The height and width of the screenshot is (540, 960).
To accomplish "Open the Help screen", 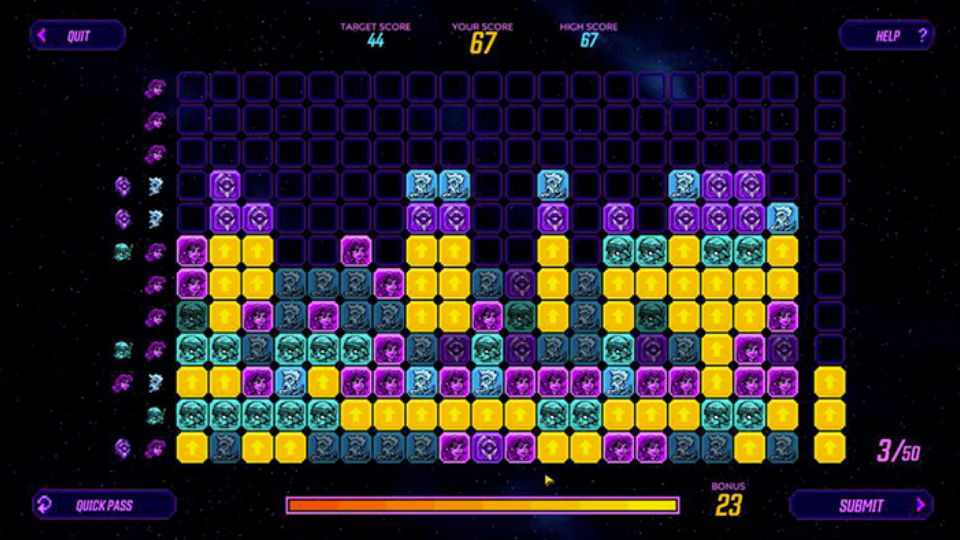I will point(886,36).
